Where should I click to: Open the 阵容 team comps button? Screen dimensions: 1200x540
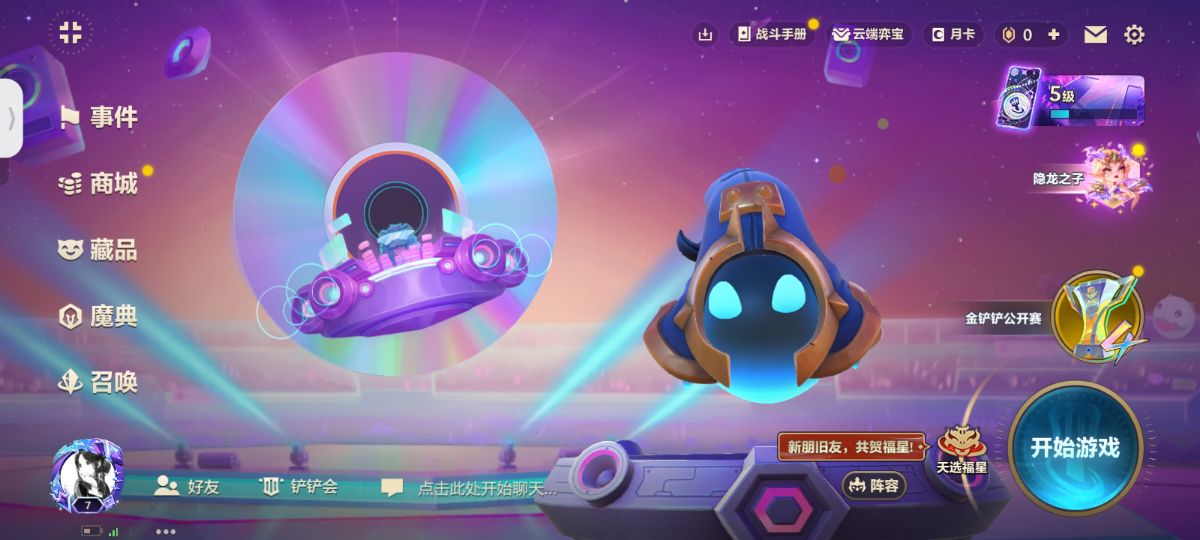[x=874, y=486]
